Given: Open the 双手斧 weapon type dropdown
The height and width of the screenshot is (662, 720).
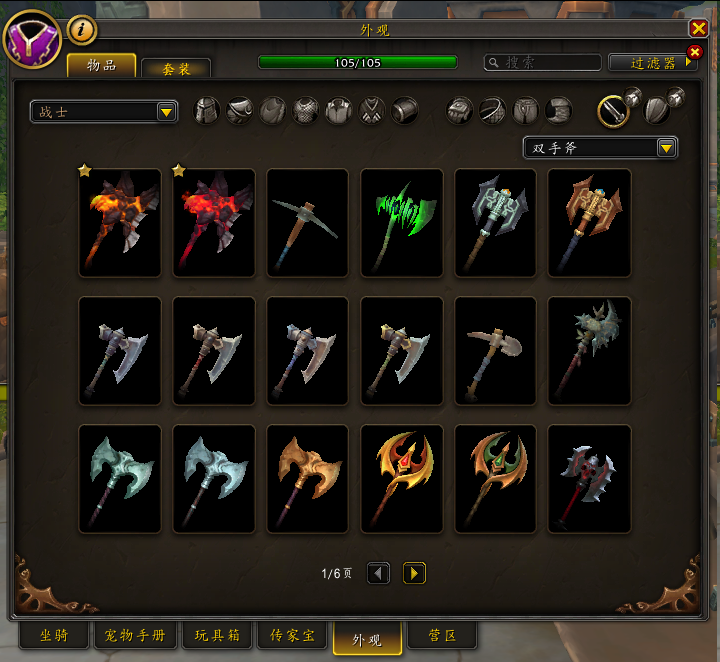Looking at the screenshot, I should pos(600,148).
